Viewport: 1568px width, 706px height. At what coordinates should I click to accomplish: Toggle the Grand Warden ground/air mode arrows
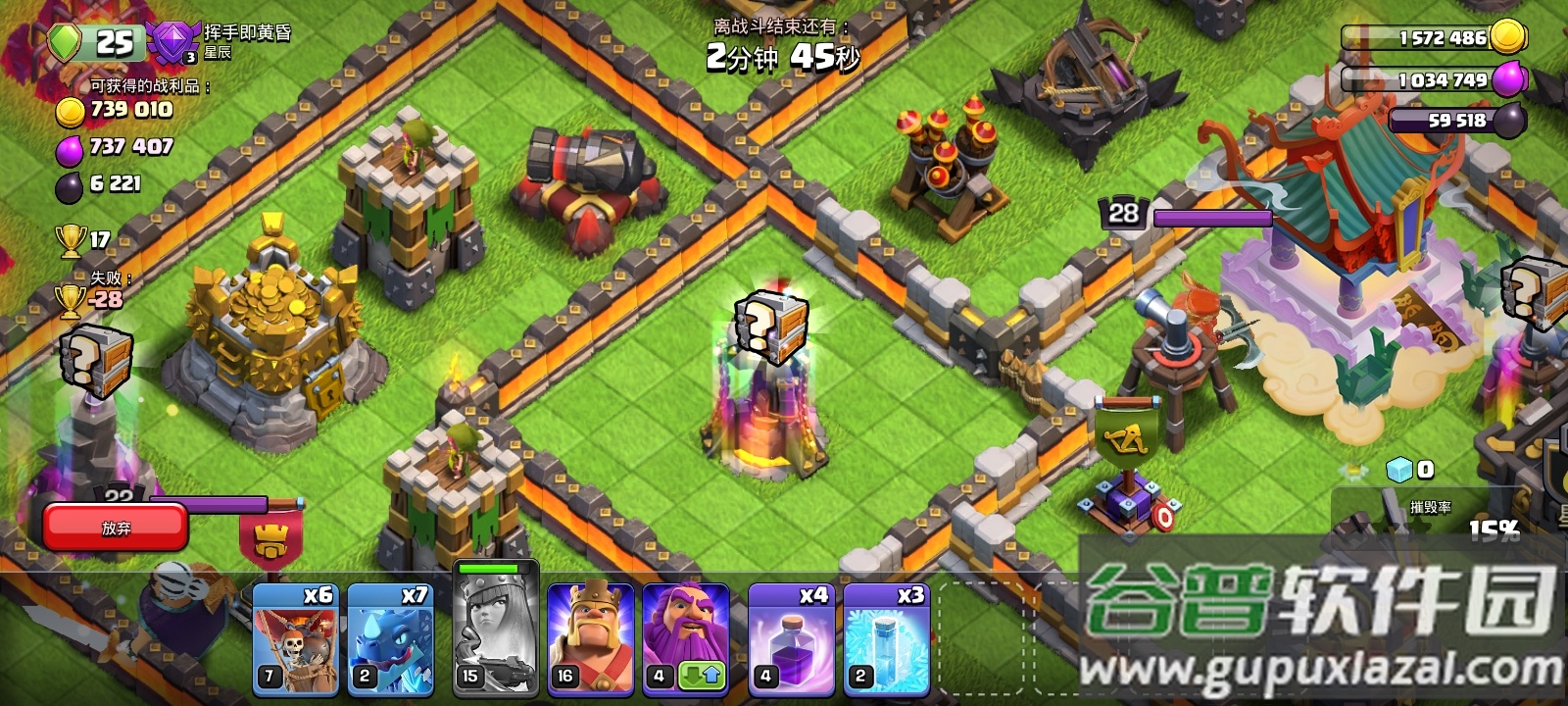702,676
